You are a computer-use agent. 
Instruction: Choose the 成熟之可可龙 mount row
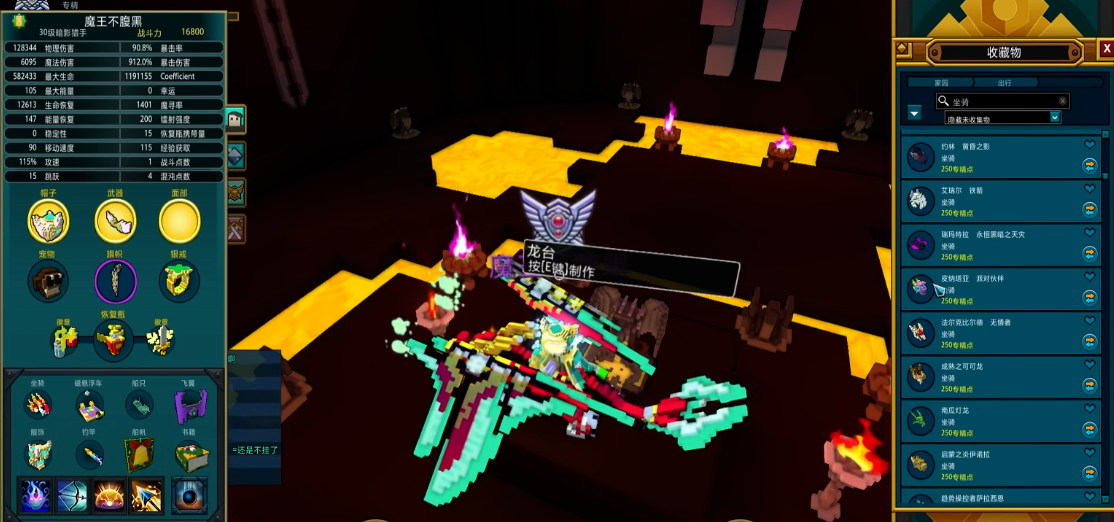point(990,375)
